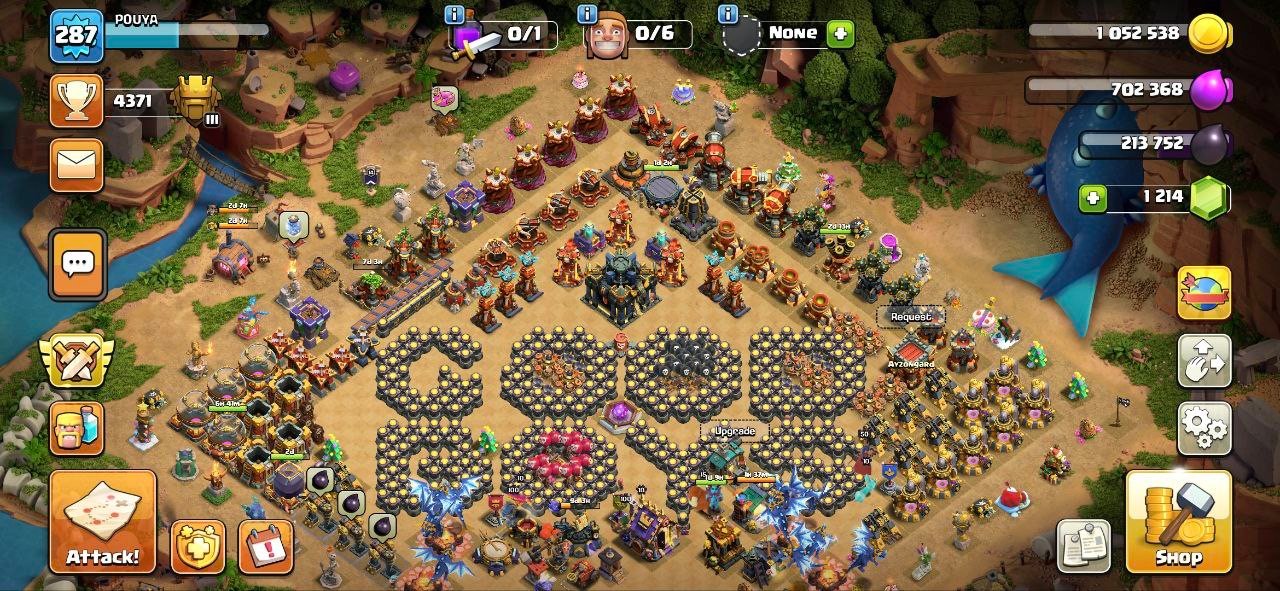Select the gold coin resource icon
This screenshot has width=1280, height=591.
click(x=1208, y=35)
